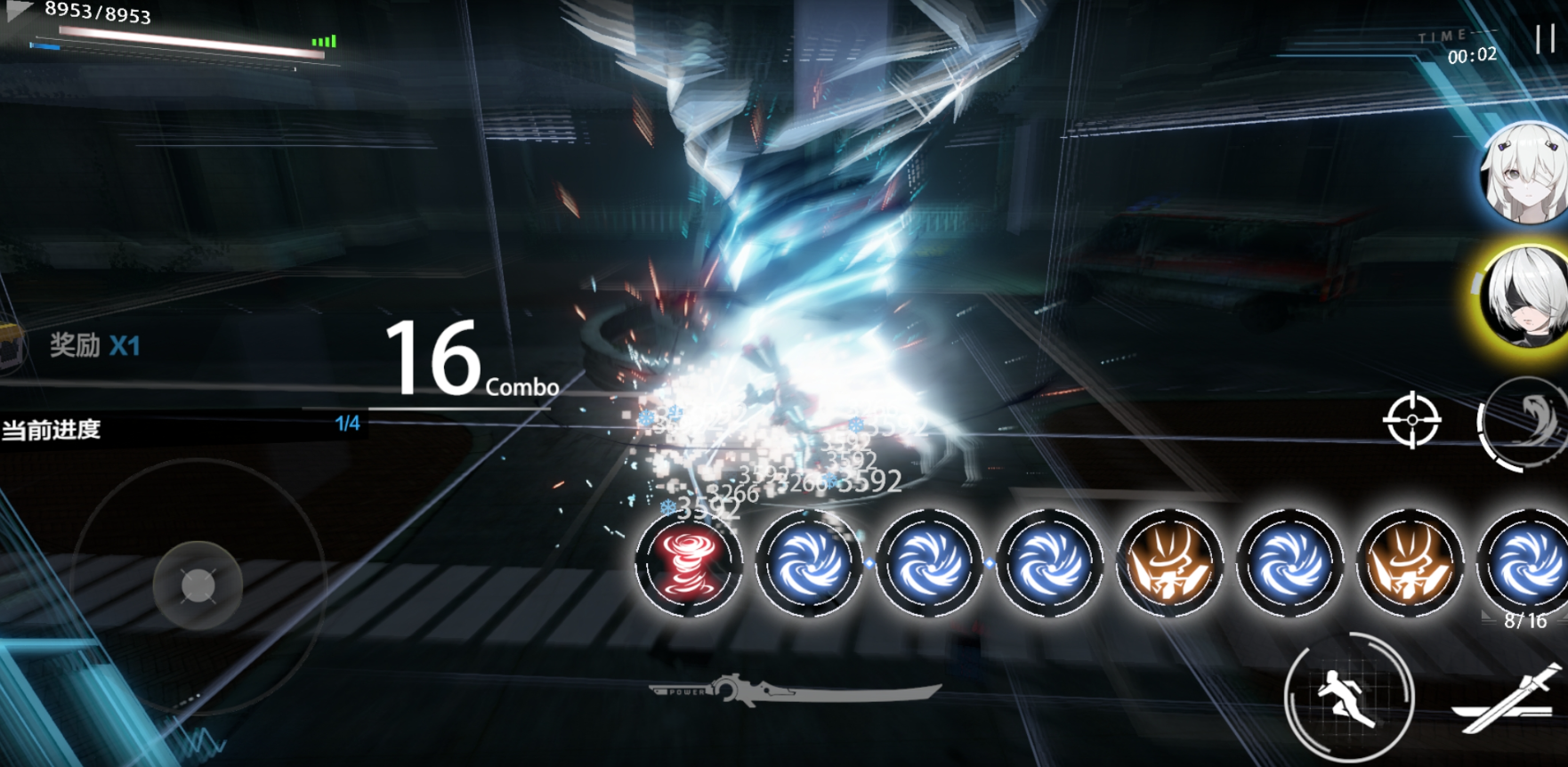Toggle the crosshair target lock-on
Screen dimensions: 1568x767
point(1411,420)
